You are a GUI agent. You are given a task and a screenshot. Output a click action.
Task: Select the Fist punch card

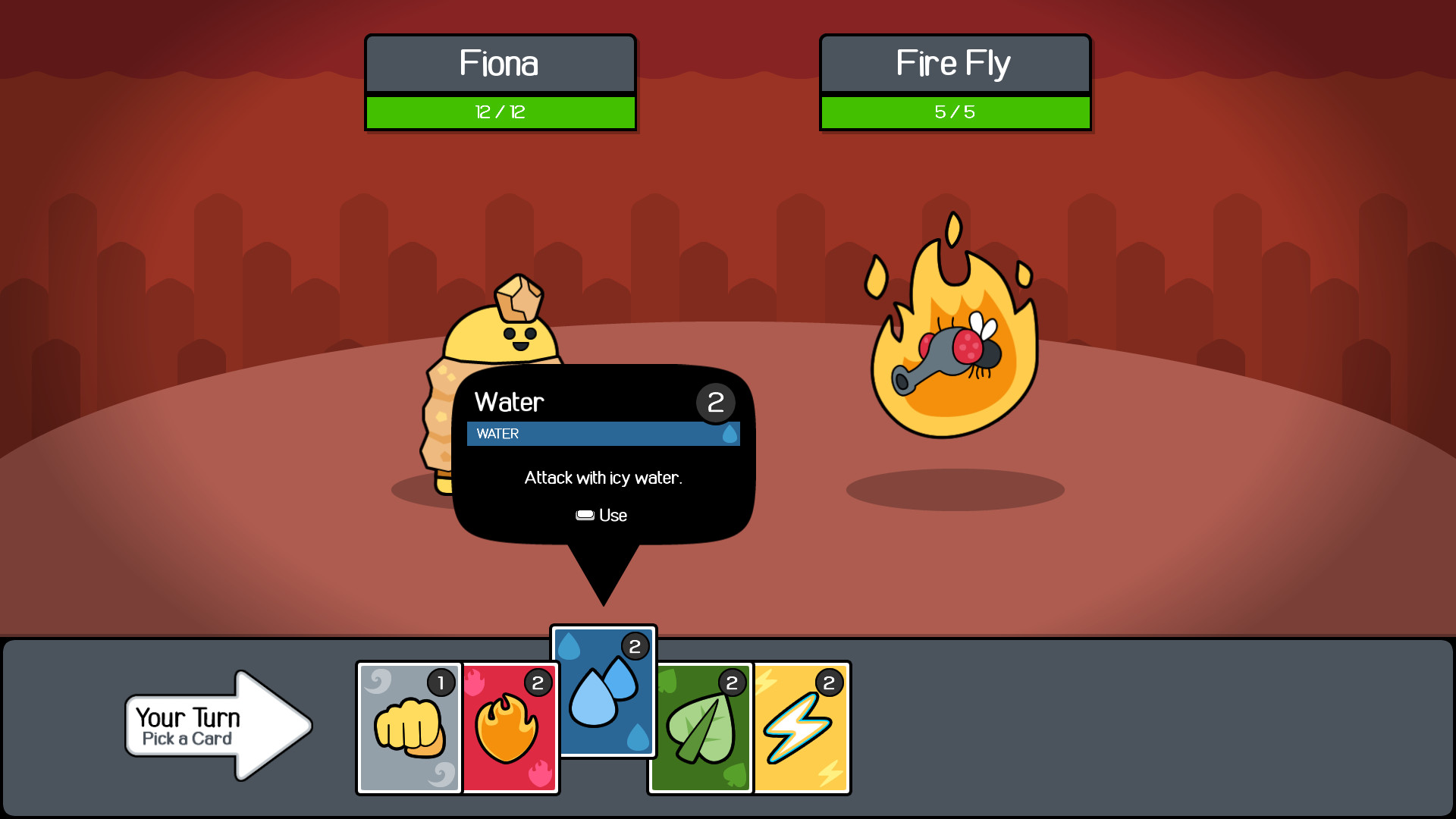click(409, 726)
